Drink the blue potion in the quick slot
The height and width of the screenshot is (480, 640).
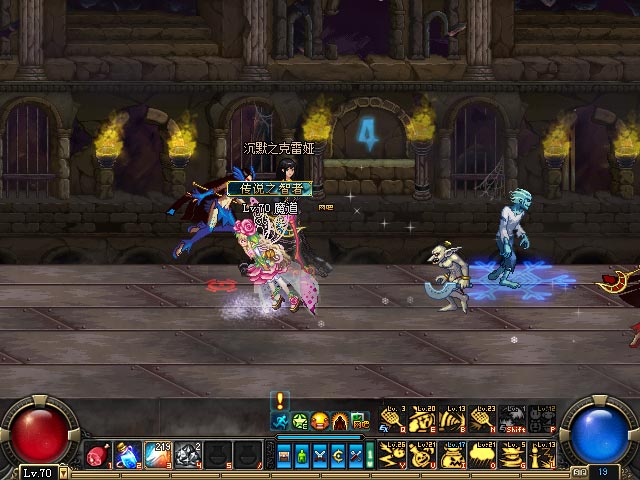127,456
